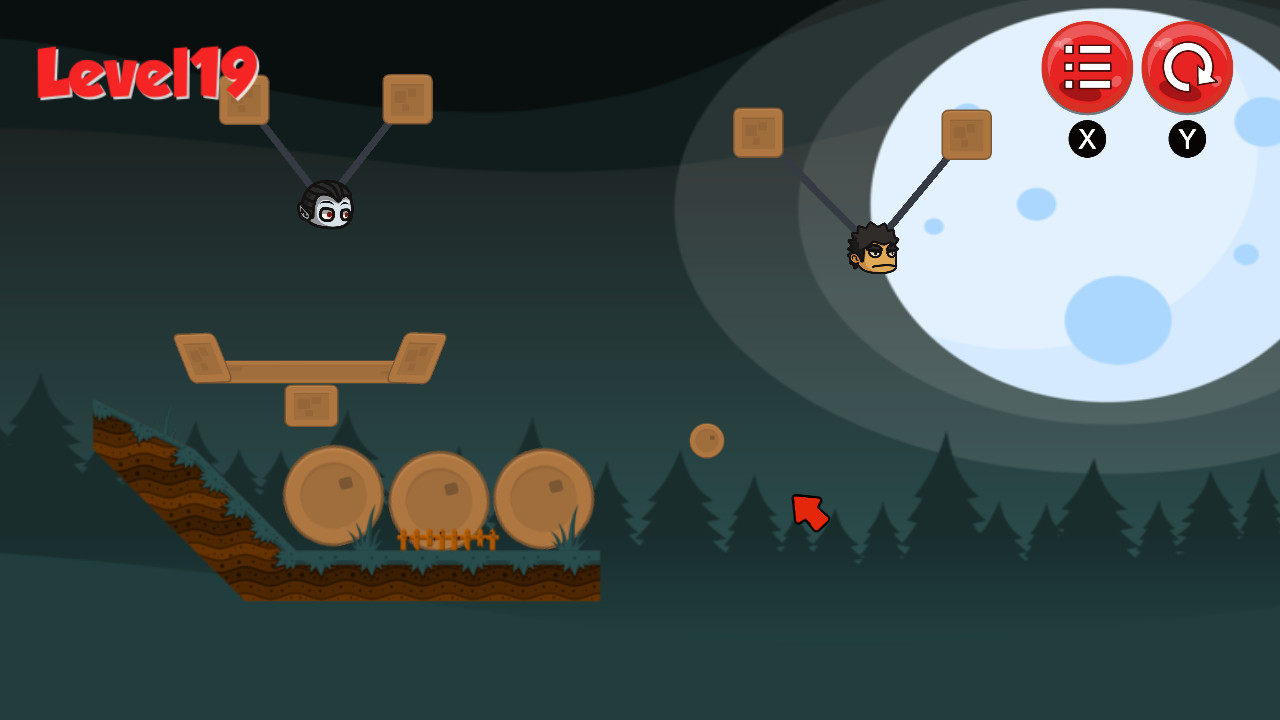This screenshot has width=1280, height=720.
Task: Click the small round coin near center
Action: tap(707, 439)
